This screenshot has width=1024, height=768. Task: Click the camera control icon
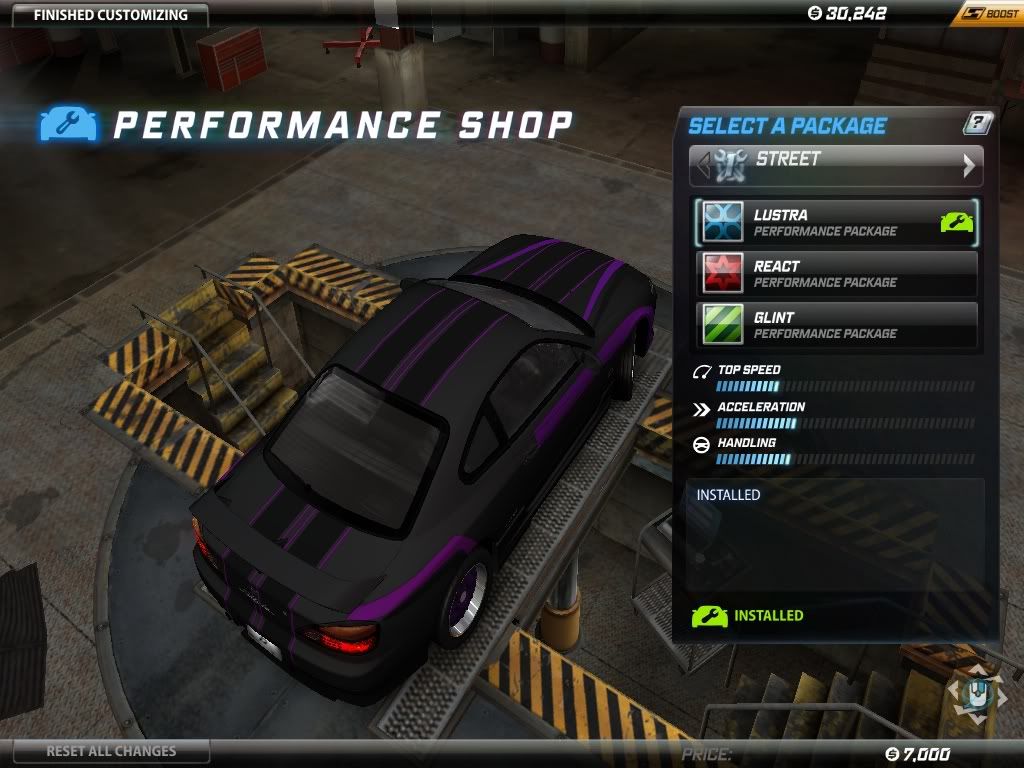click(975, 693)
